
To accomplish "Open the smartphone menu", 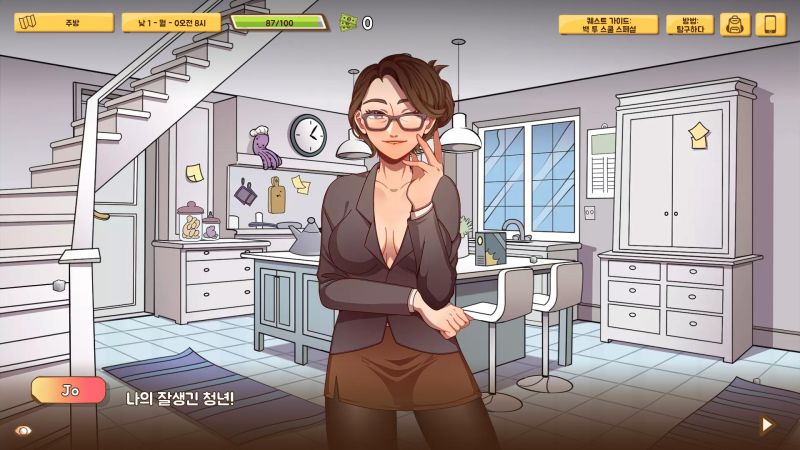I will [x=770, y=24].
